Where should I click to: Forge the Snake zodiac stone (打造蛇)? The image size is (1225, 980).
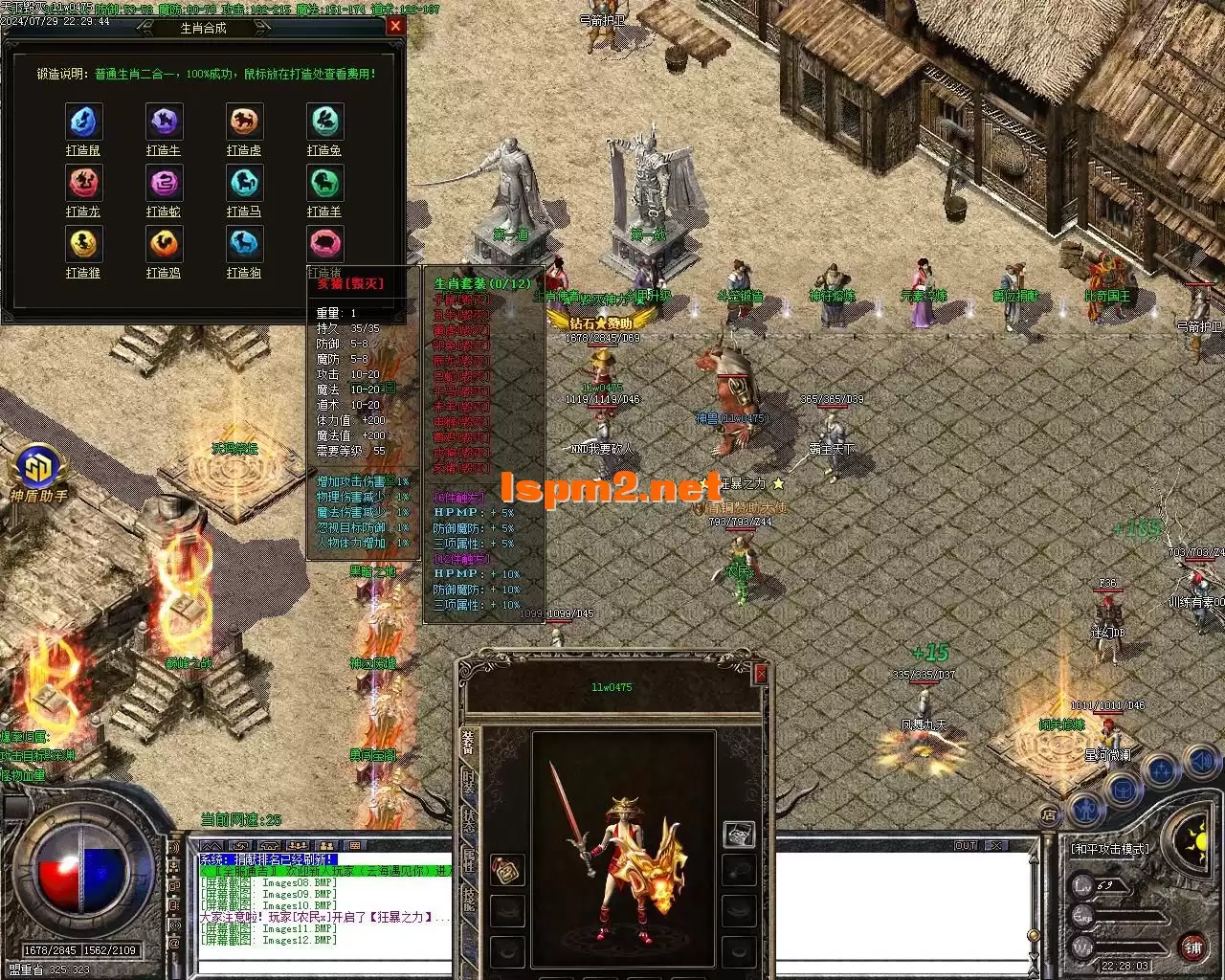pyautogui.click(x=164, y=184)
